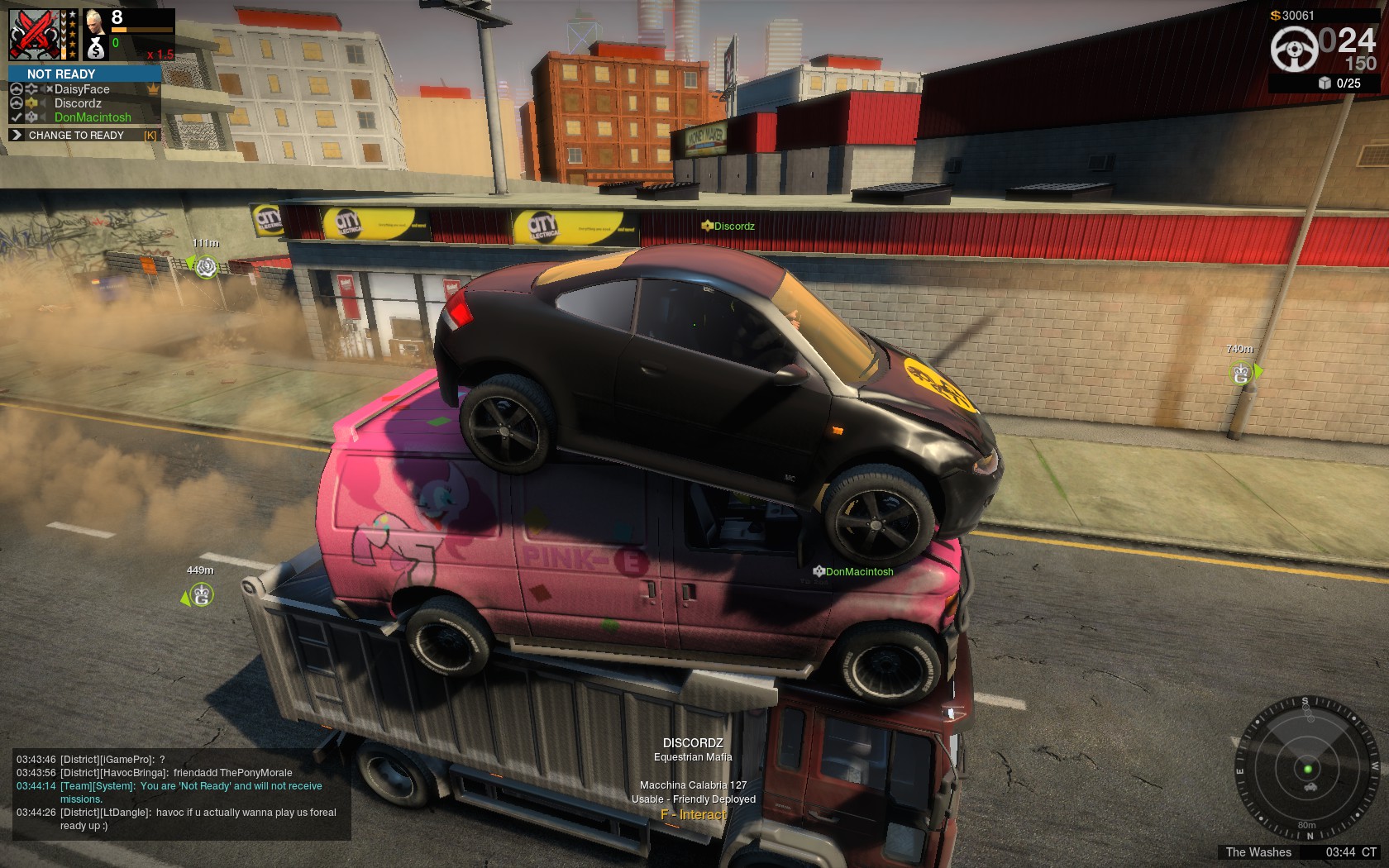
Task: Click the character portrait icon
Action: tap(95, 22)
